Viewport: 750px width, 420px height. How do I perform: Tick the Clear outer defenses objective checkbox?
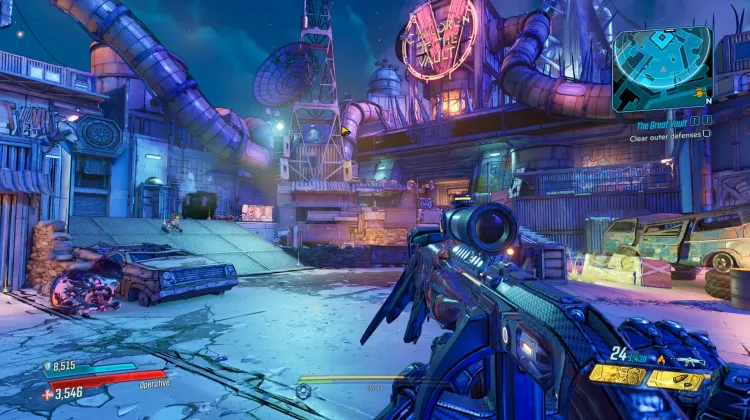pos(707,133)
